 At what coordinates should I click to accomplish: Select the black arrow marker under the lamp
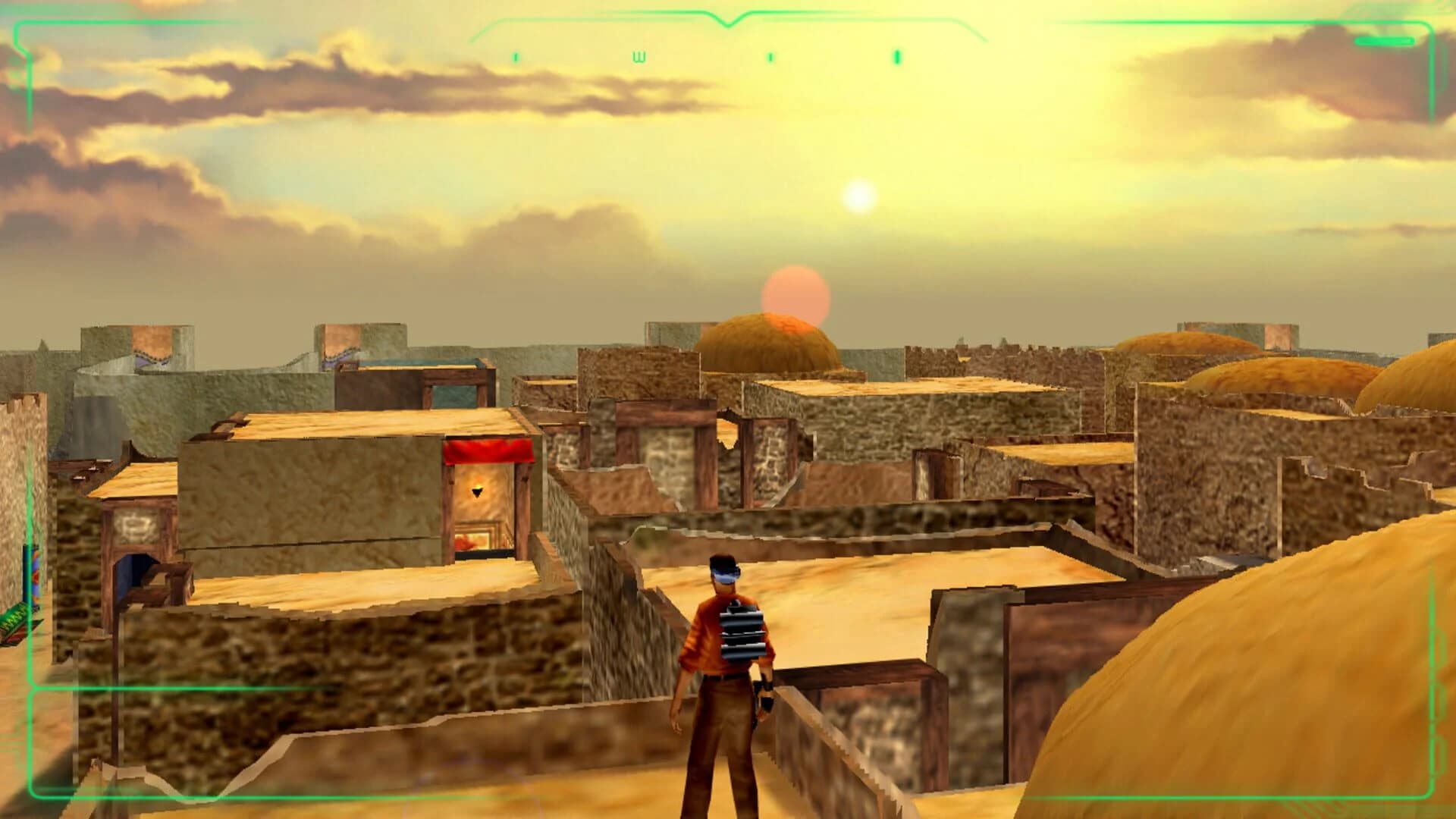click(476, 494)
